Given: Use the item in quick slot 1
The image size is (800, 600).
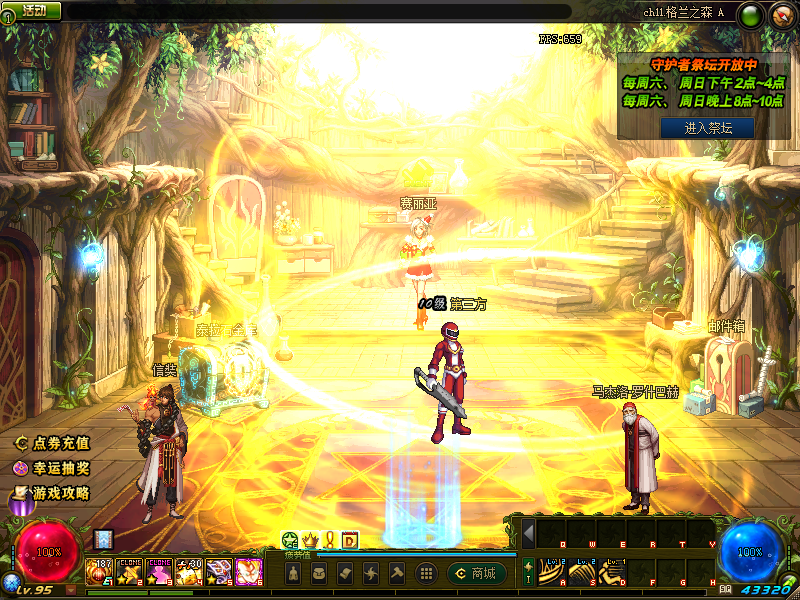Looking at the screenshot, I should 100,572.
